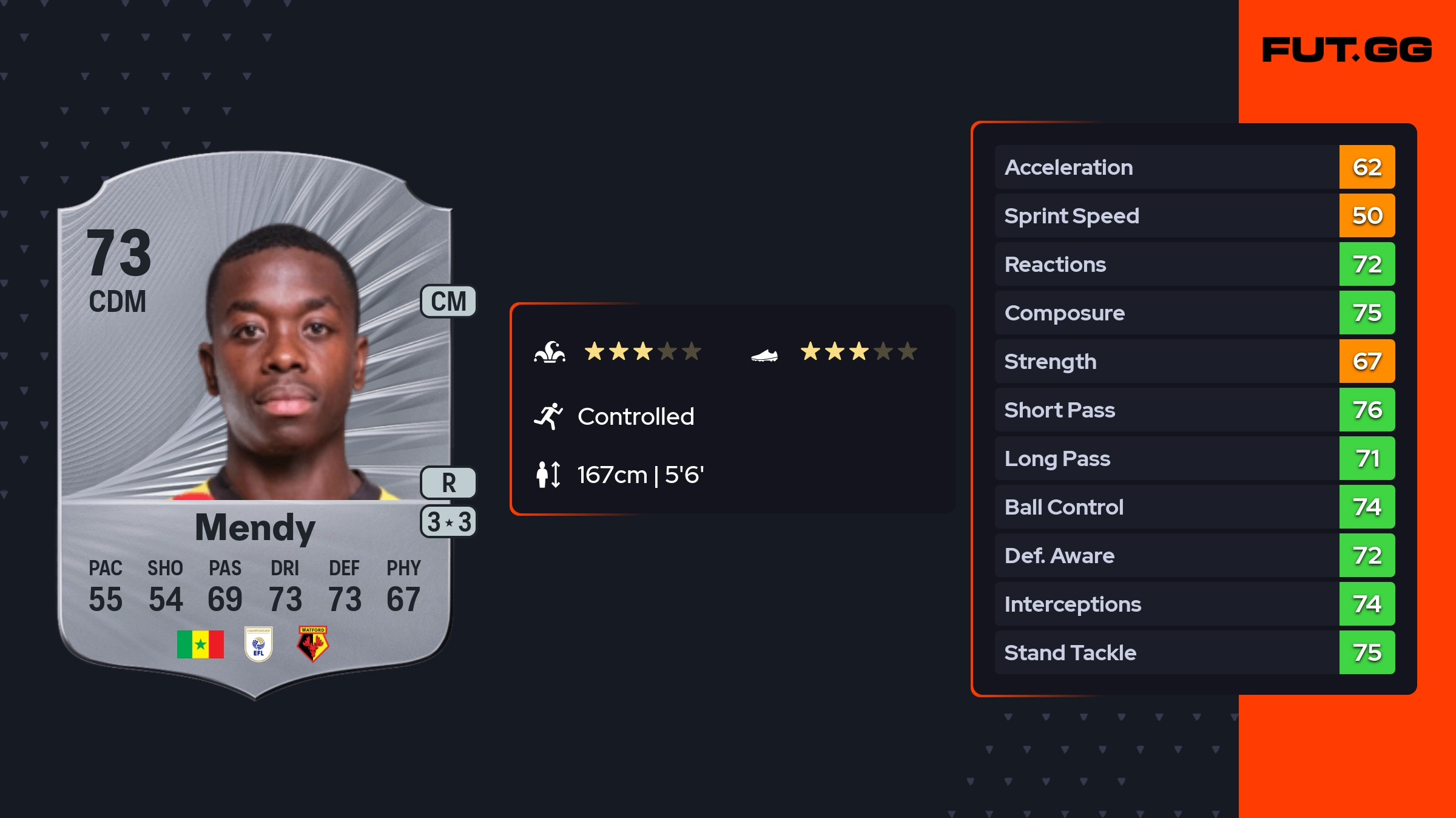Pick the Short Pass stat row
1456x818 pixels.
tap(1194, 410)
